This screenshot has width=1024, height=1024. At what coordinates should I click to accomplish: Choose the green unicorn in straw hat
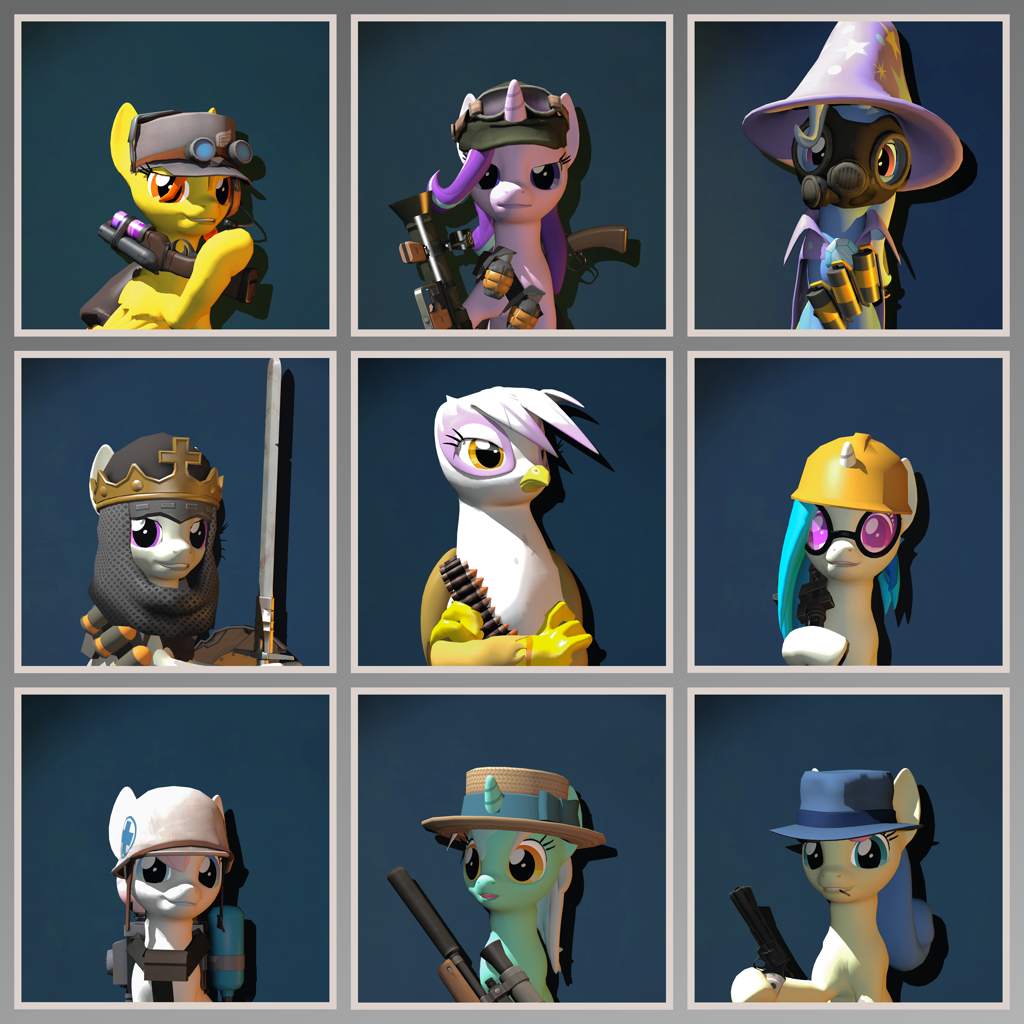pos(511,848)
